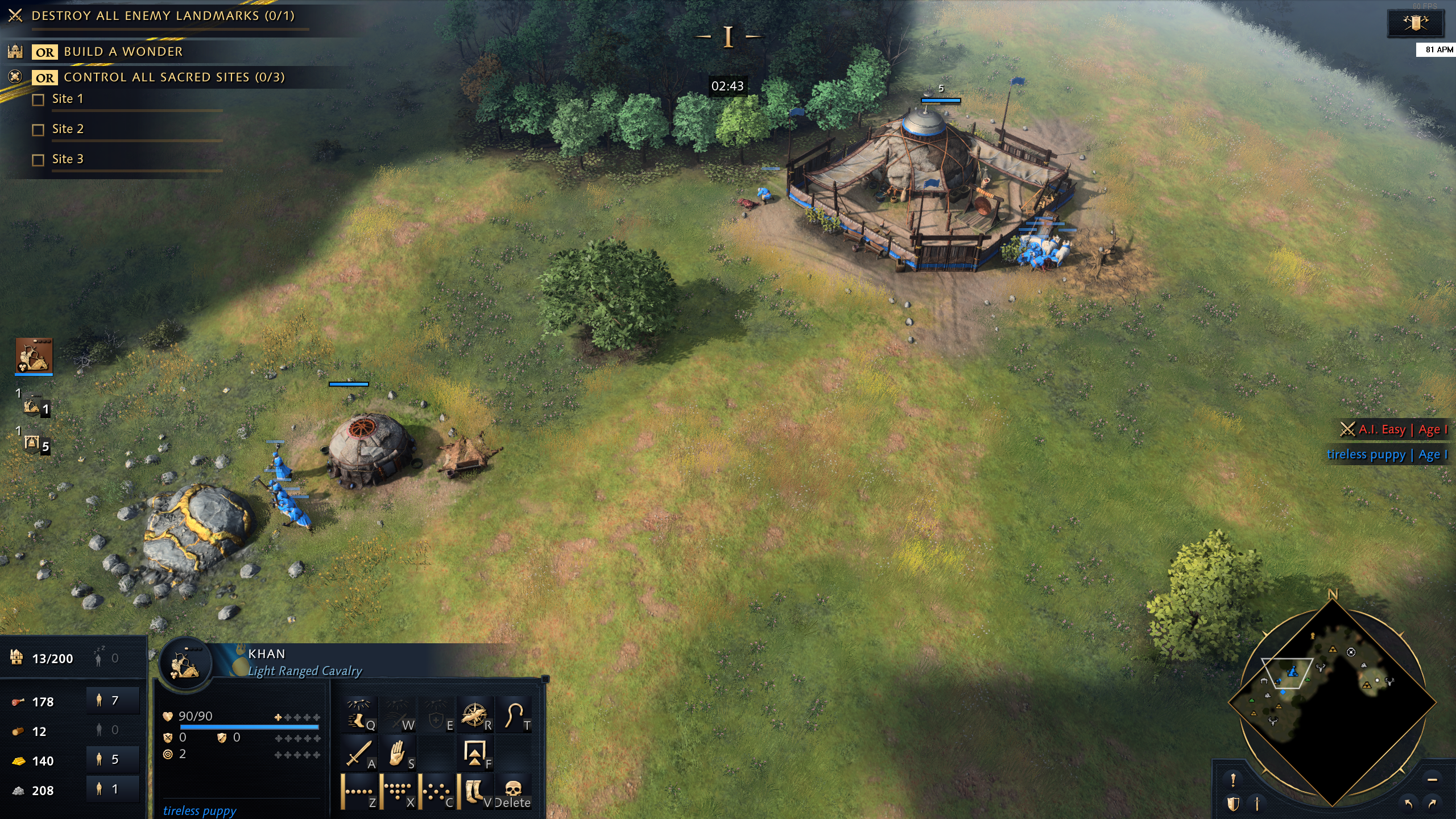This screenshot has height=819, width=1456.
Task: Pick the staggered spread formation
Action: coord(437,791)
